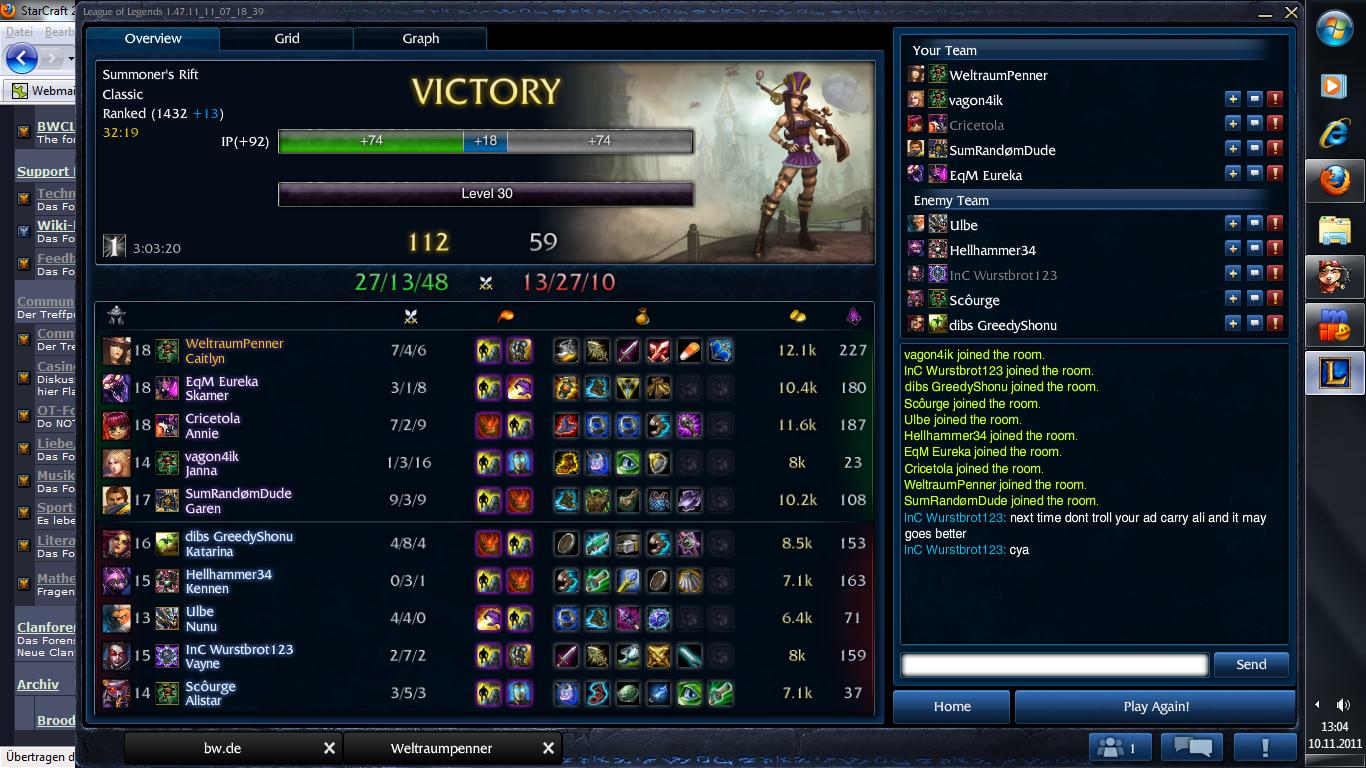
Task: Click the Play Again! button
Action: (x=1156, y=706)
